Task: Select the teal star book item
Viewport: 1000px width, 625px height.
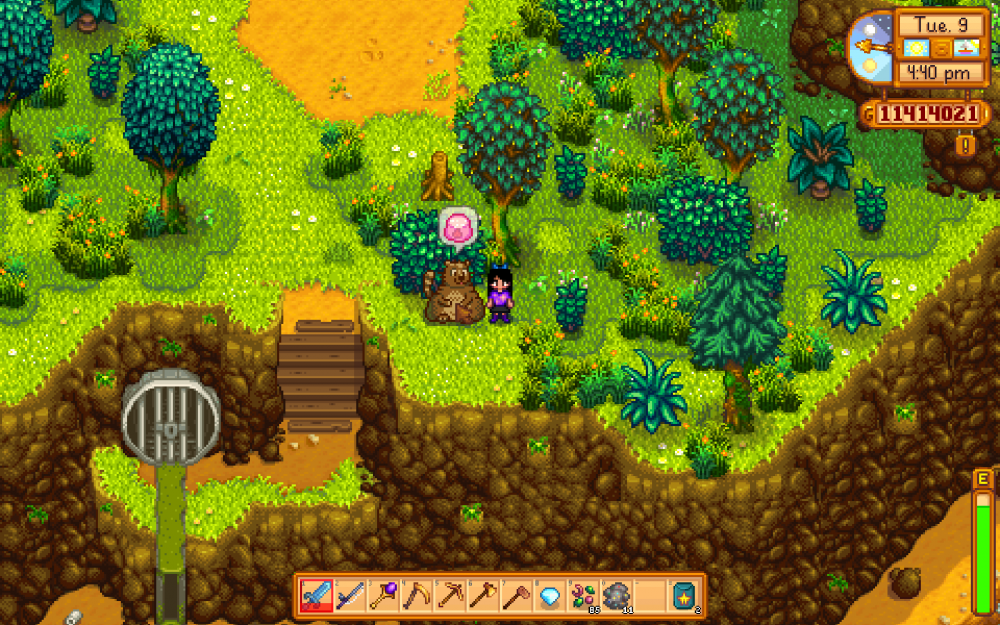Action: 684,596
